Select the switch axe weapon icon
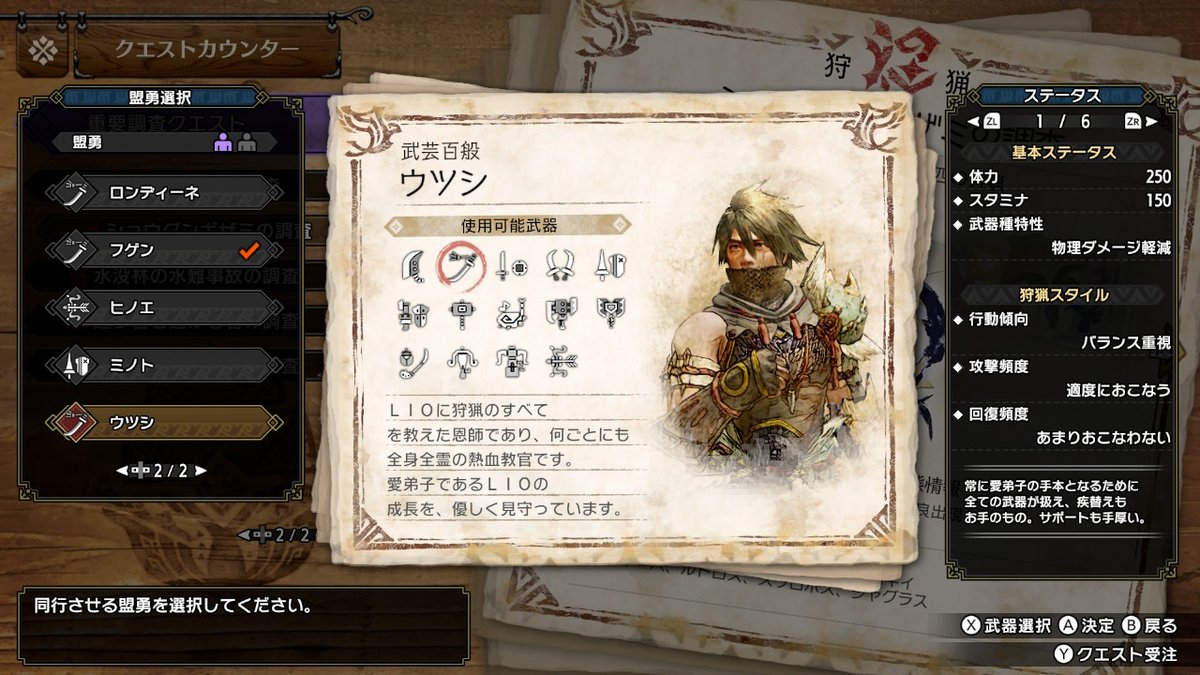Image resolution: width=1200 pixels, height=675 pixels. pos(559,312)
